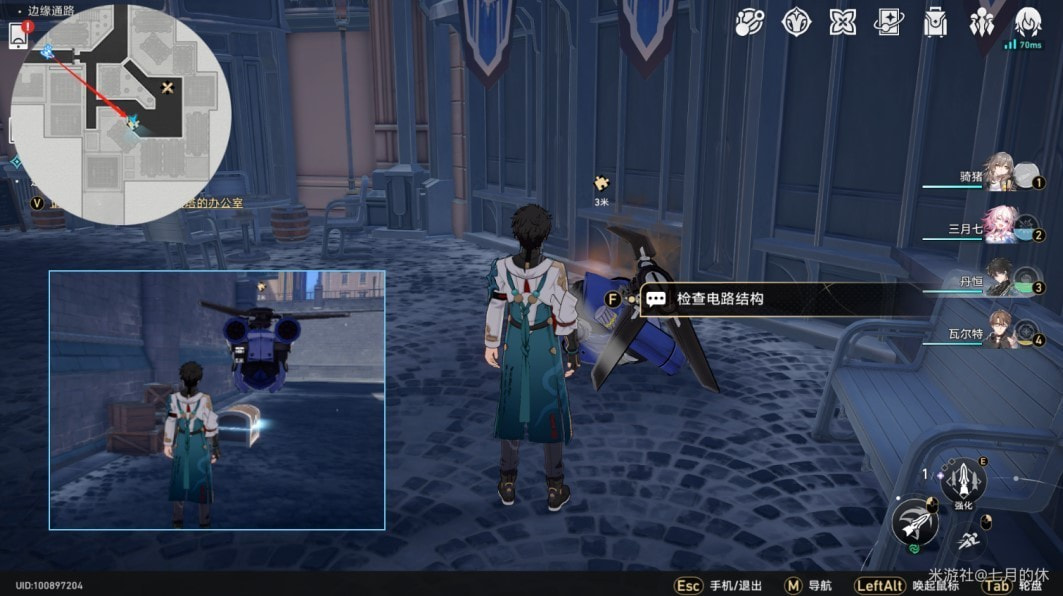Click the quest tracker text below the minimap
The image size is (1063, 596).
140,203
